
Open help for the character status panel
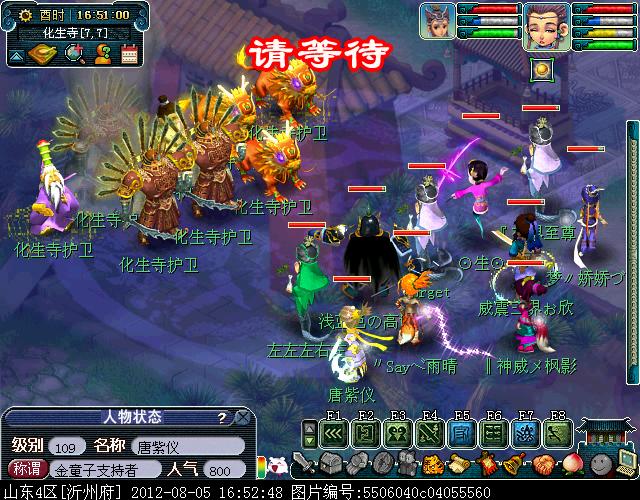[x=221, y=417]
